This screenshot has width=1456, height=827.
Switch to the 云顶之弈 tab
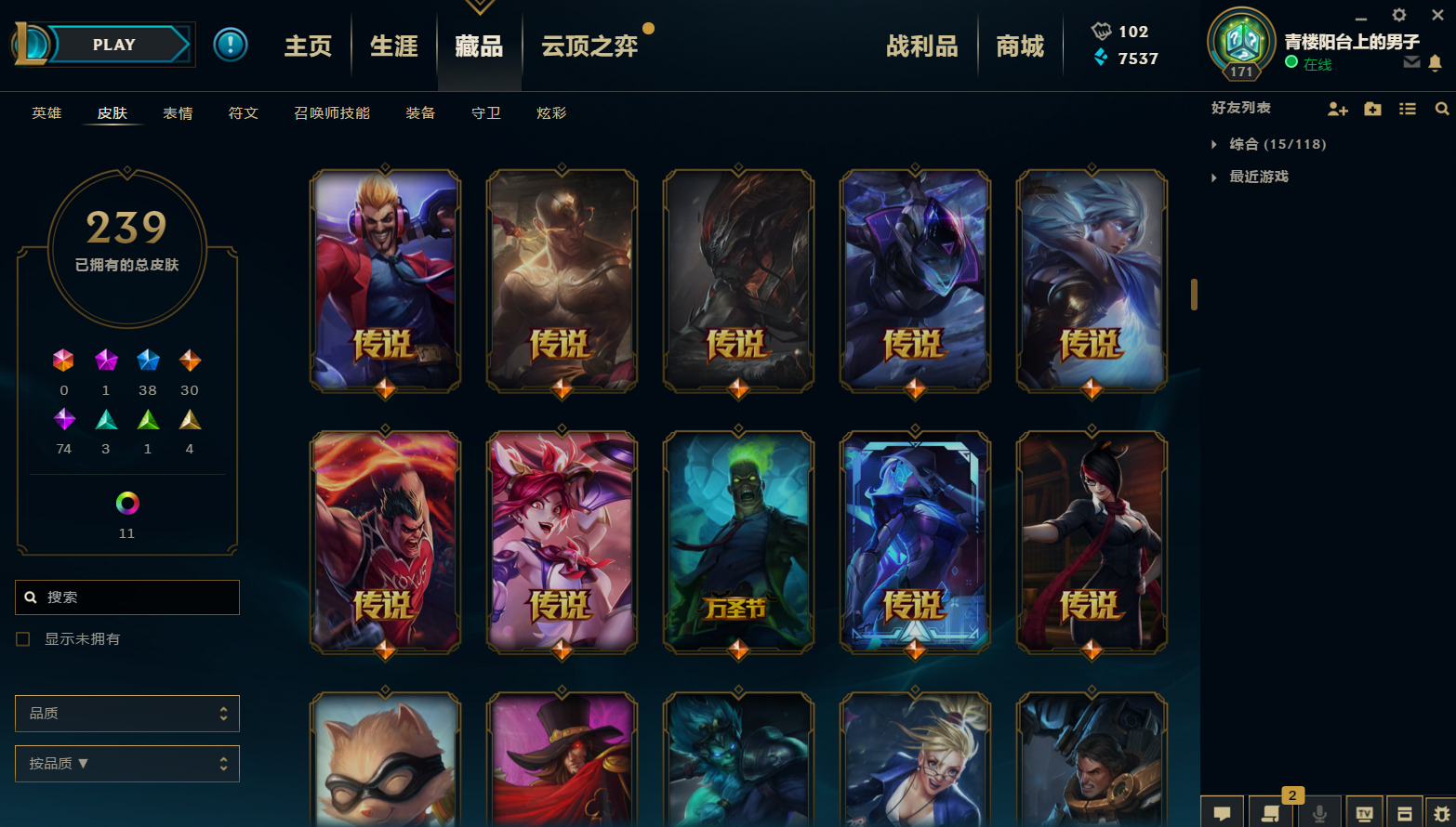click(x=589, y=46)
